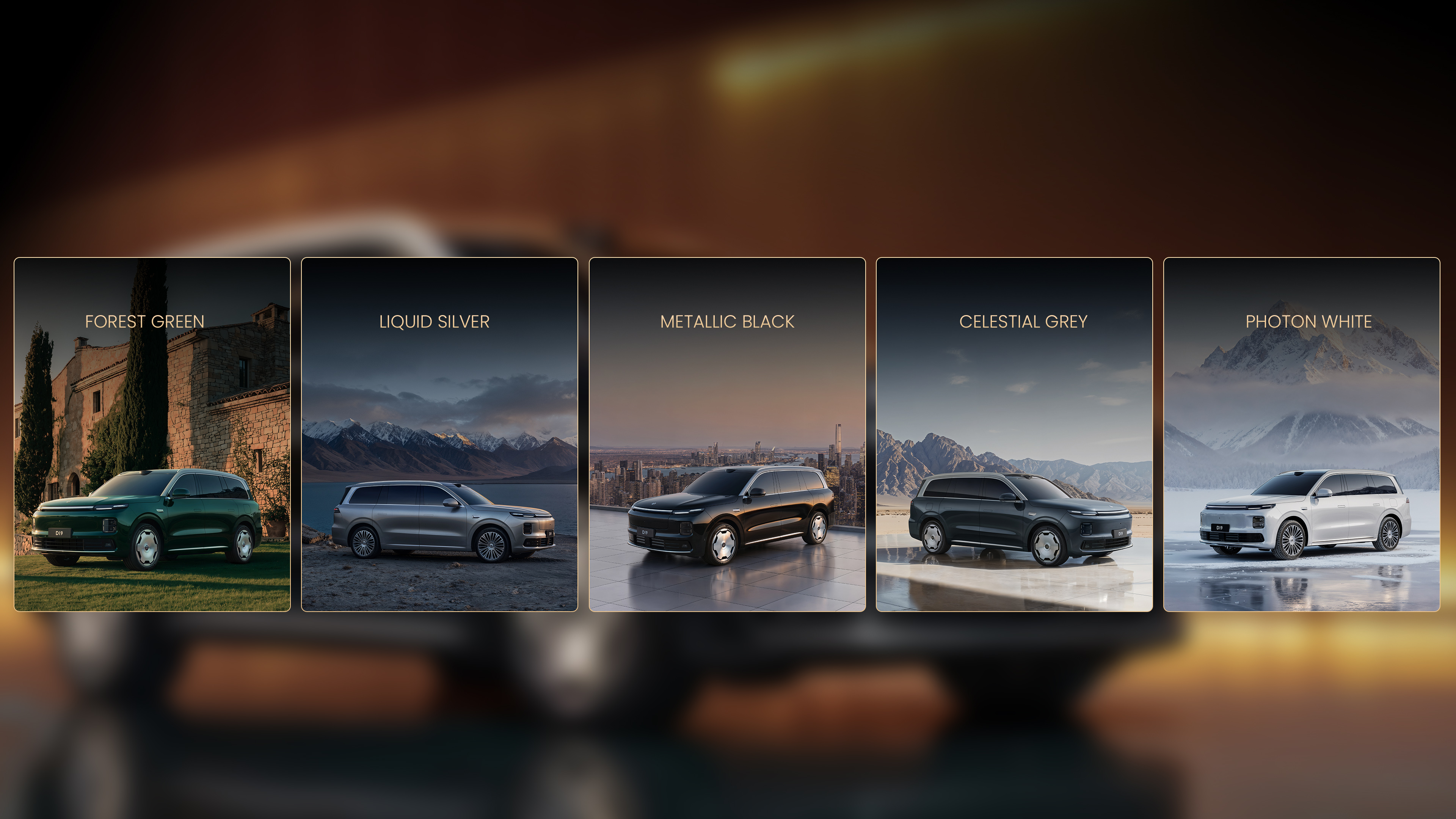Select the Photon White car card
Image resolution: width=1456 pixels, height=819 pixels.
1301,434
